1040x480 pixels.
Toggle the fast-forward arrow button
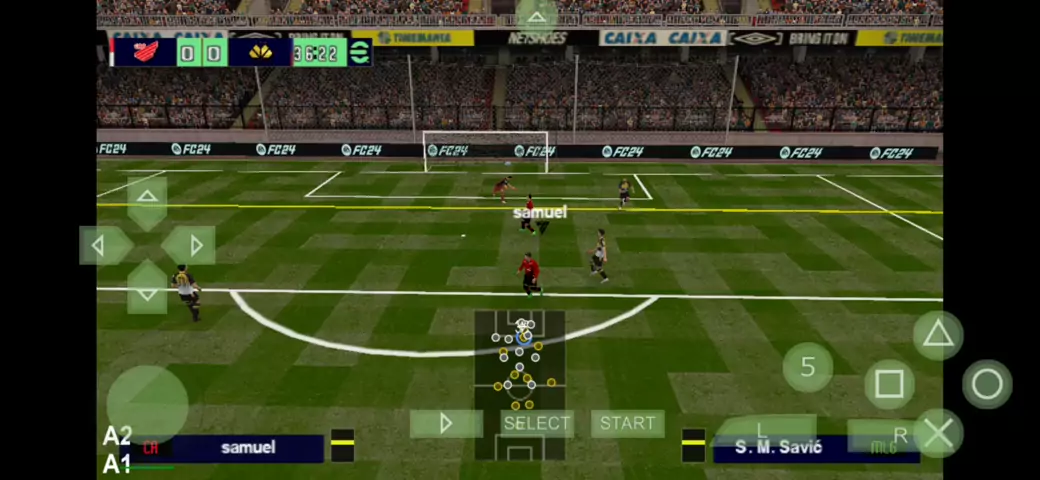(446, 423)
